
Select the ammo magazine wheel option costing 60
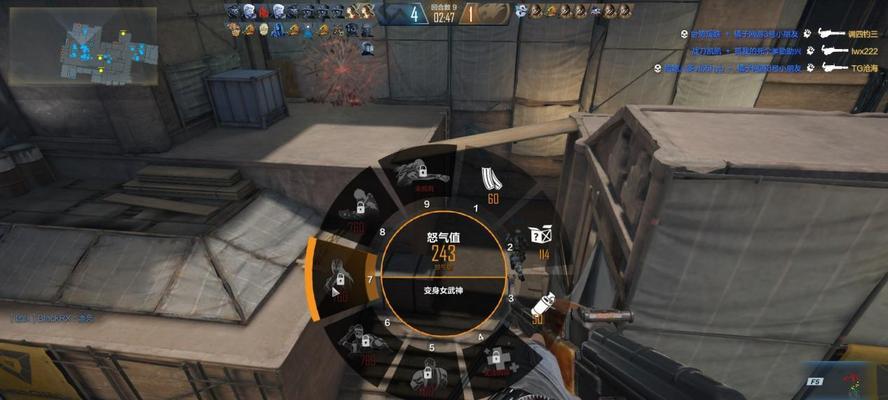click(490, 185)
